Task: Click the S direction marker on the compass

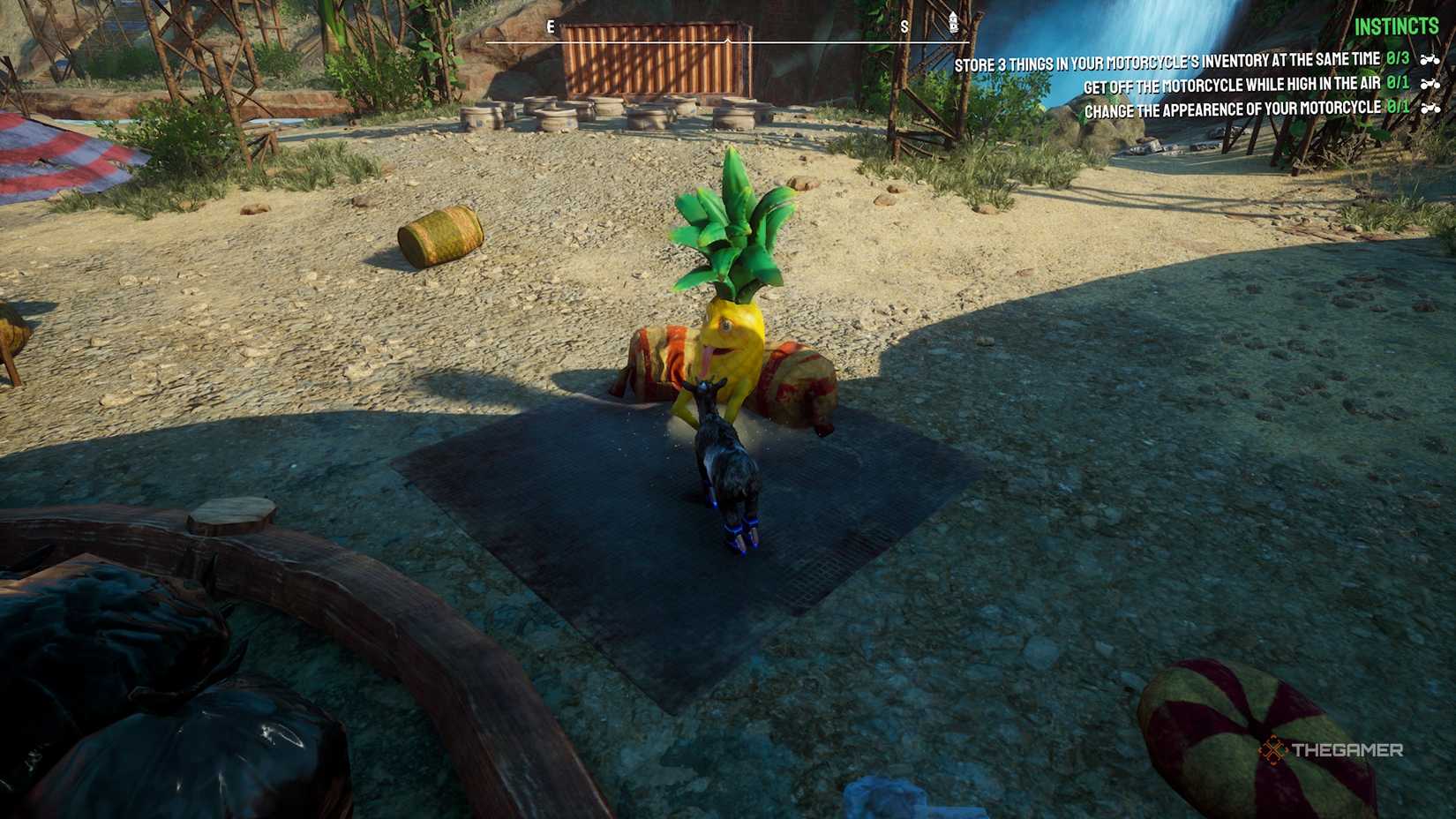Action: [904, 26]
